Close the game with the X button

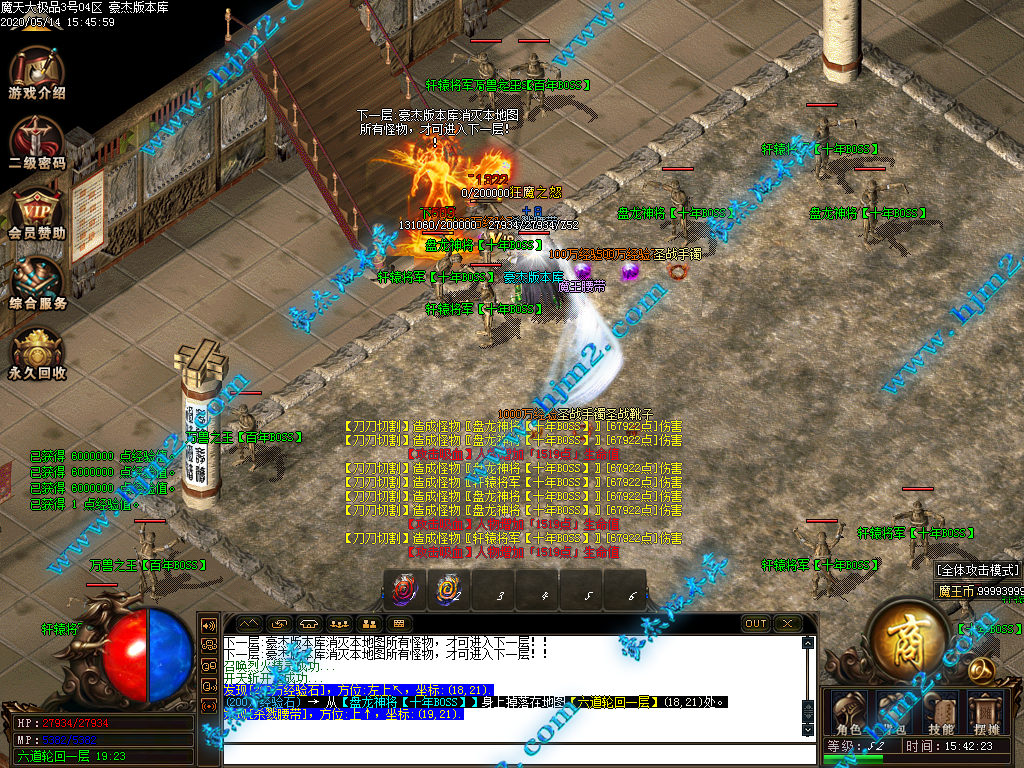[x=788, y=624]
